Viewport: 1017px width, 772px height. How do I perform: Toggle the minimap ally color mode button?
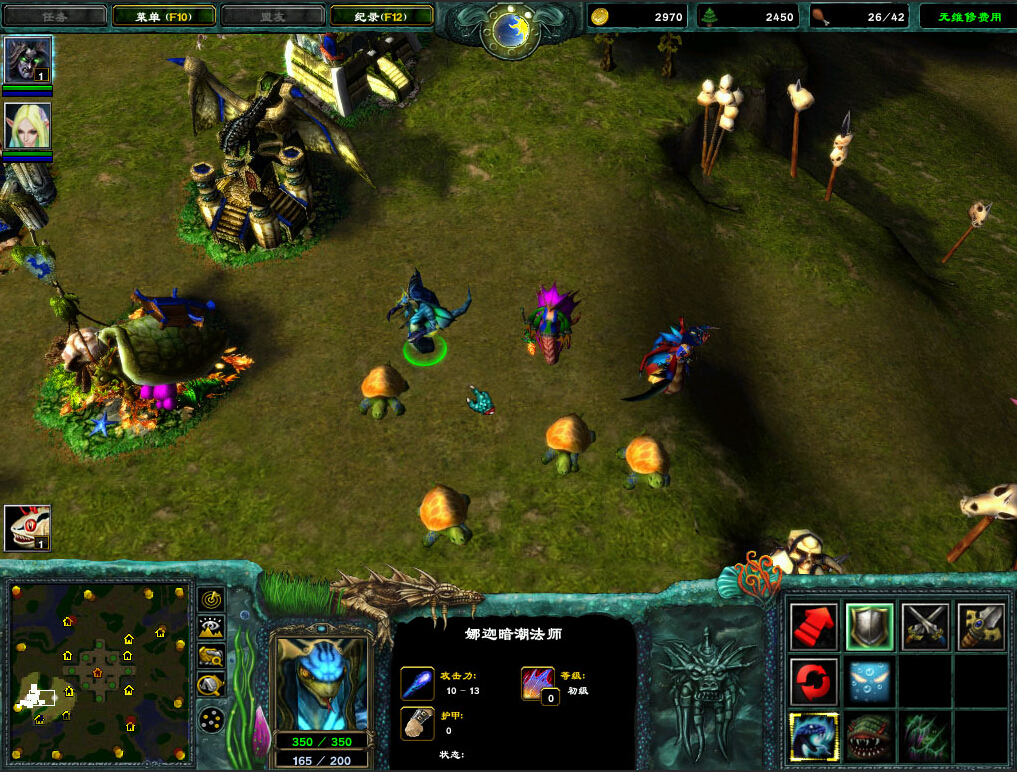coord(210,657)
